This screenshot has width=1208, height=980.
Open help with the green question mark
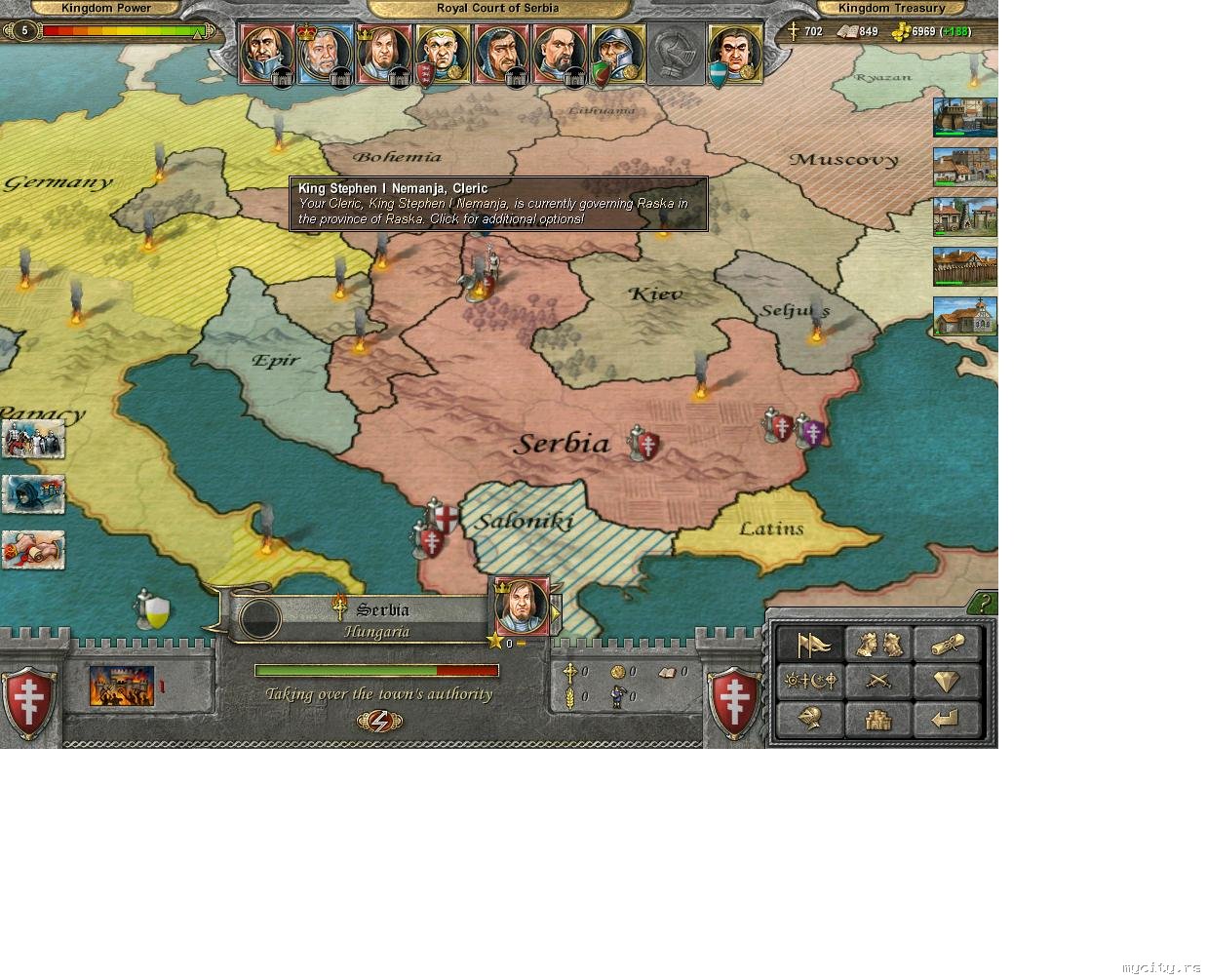coord(985,603)
